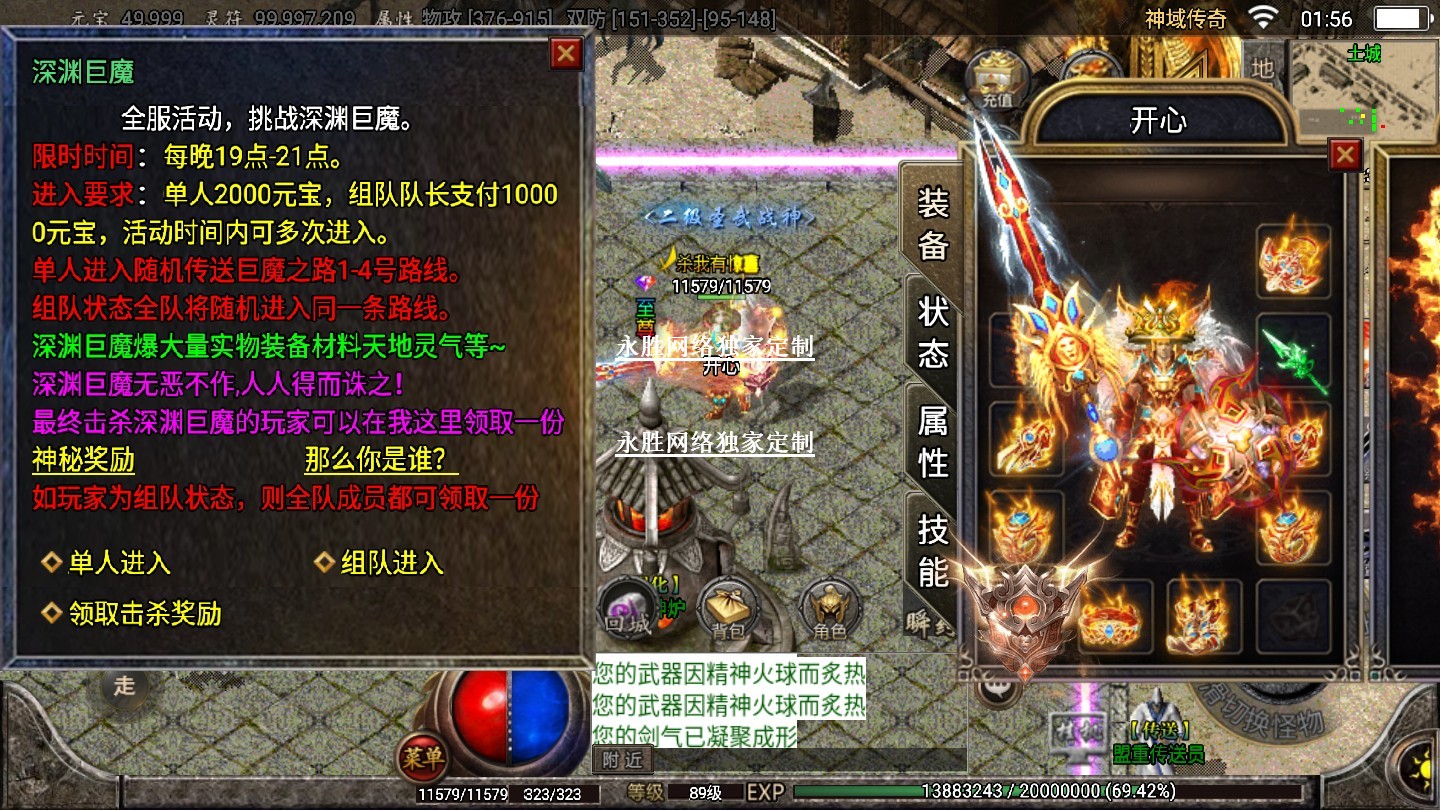Select the green sword equipment slot
This screenshot has height=810, width=1440.
coord(1294,355)
